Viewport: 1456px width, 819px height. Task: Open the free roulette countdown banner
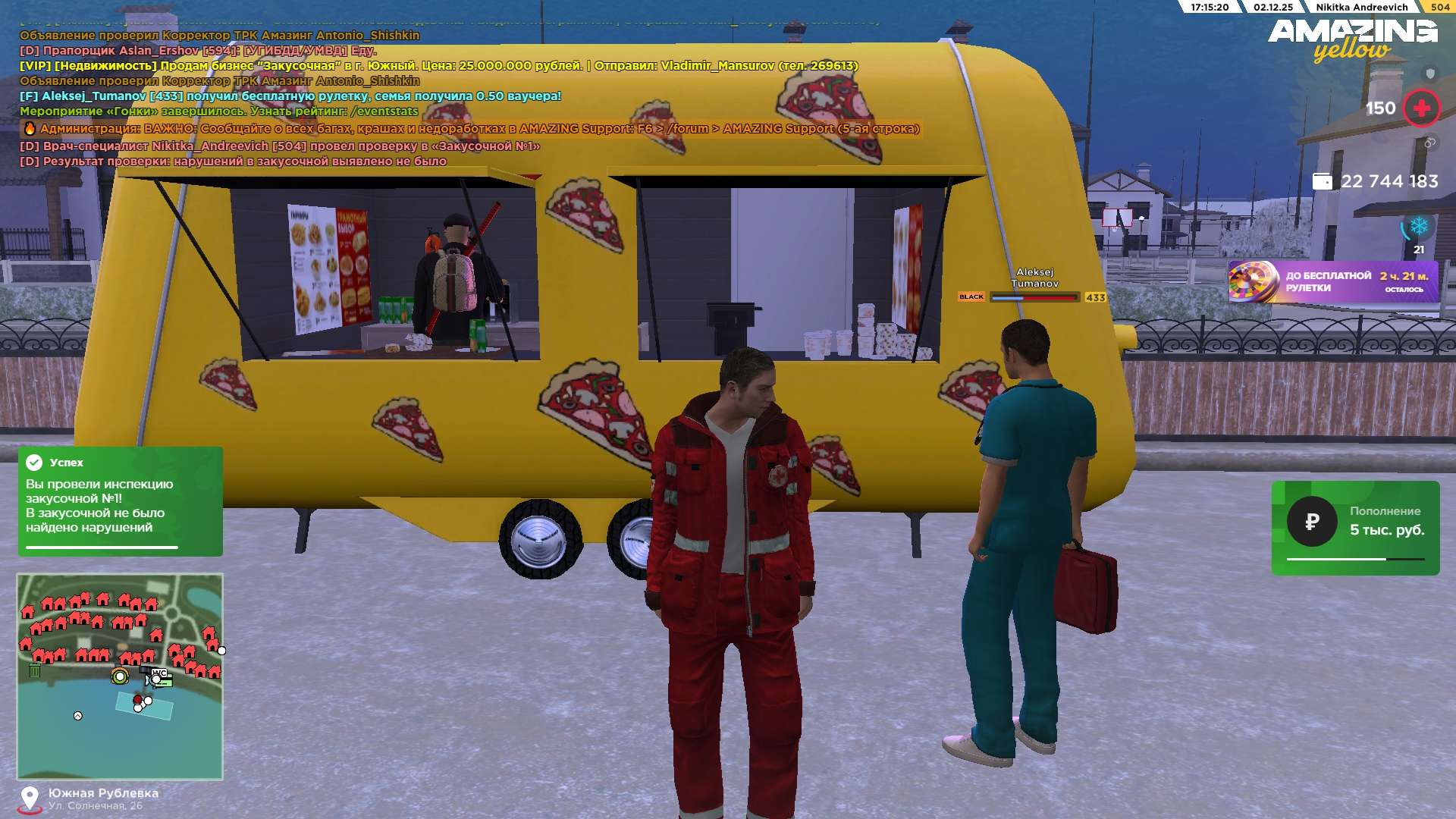coord(1332,281)
